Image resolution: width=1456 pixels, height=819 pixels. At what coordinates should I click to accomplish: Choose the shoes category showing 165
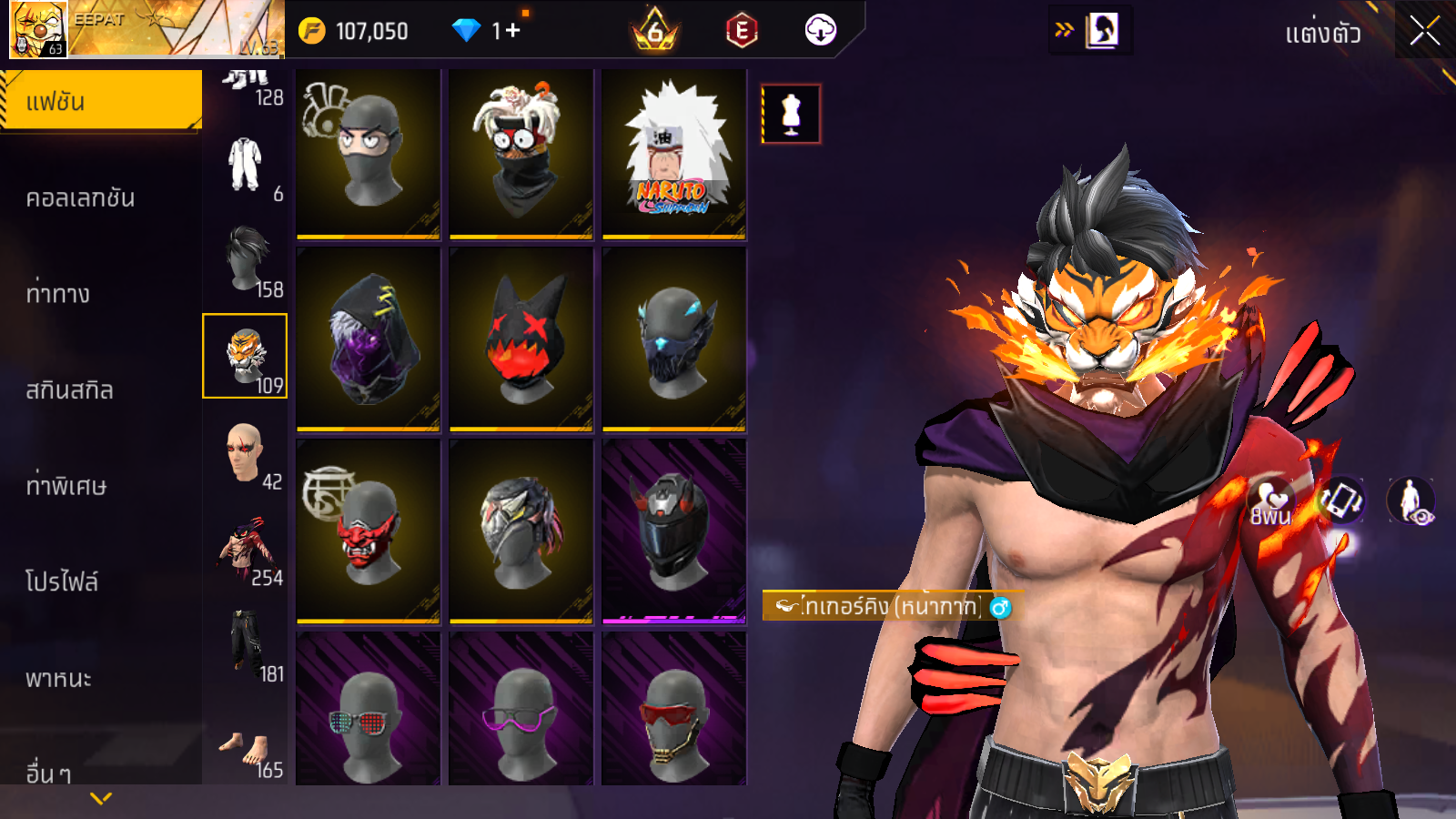coord(246,751)
